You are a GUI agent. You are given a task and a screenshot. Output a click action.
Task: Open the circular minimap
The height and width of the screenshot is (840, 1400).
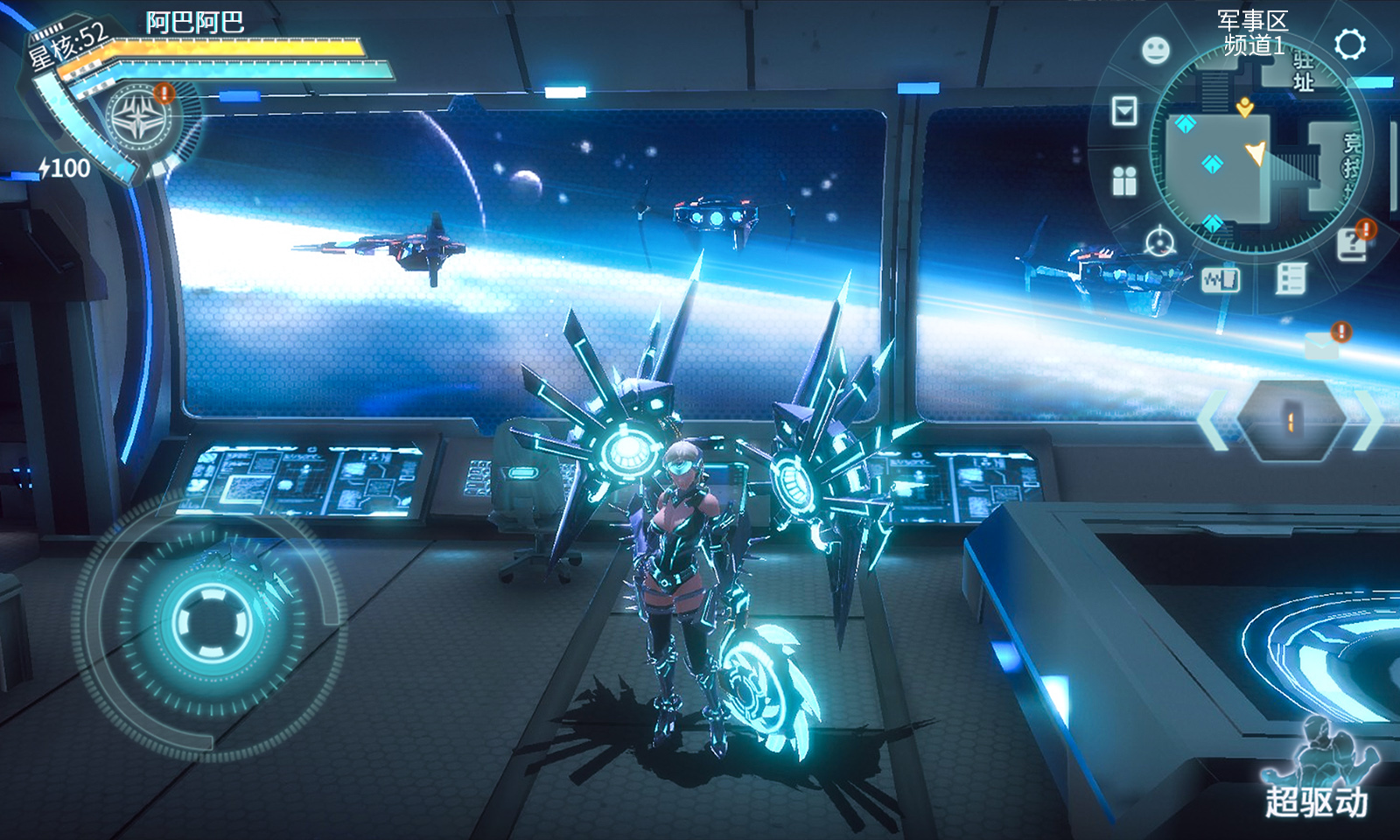(x=1256, y=149)
